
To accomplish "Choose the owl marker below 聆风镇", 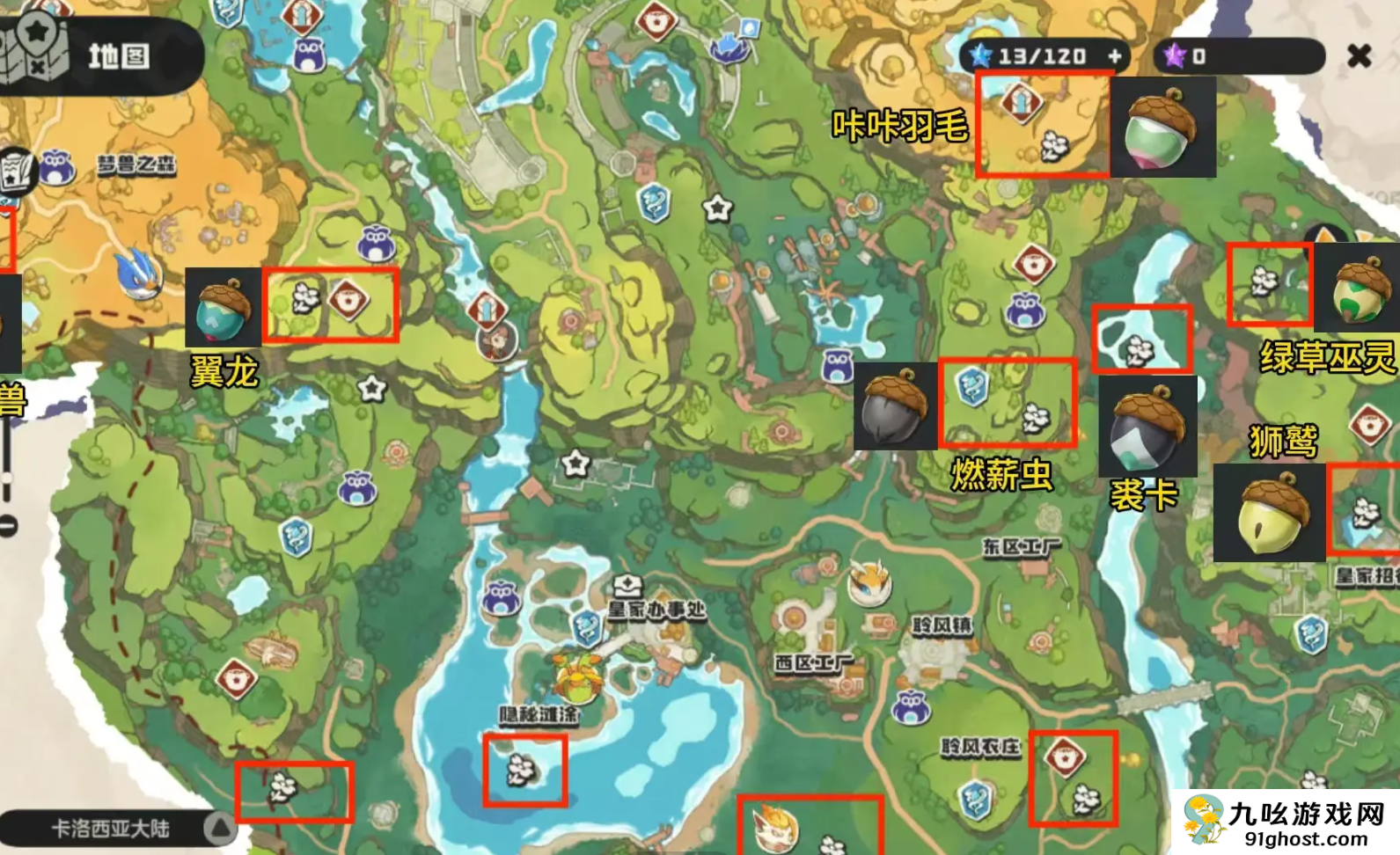I will tap(910, 707).
